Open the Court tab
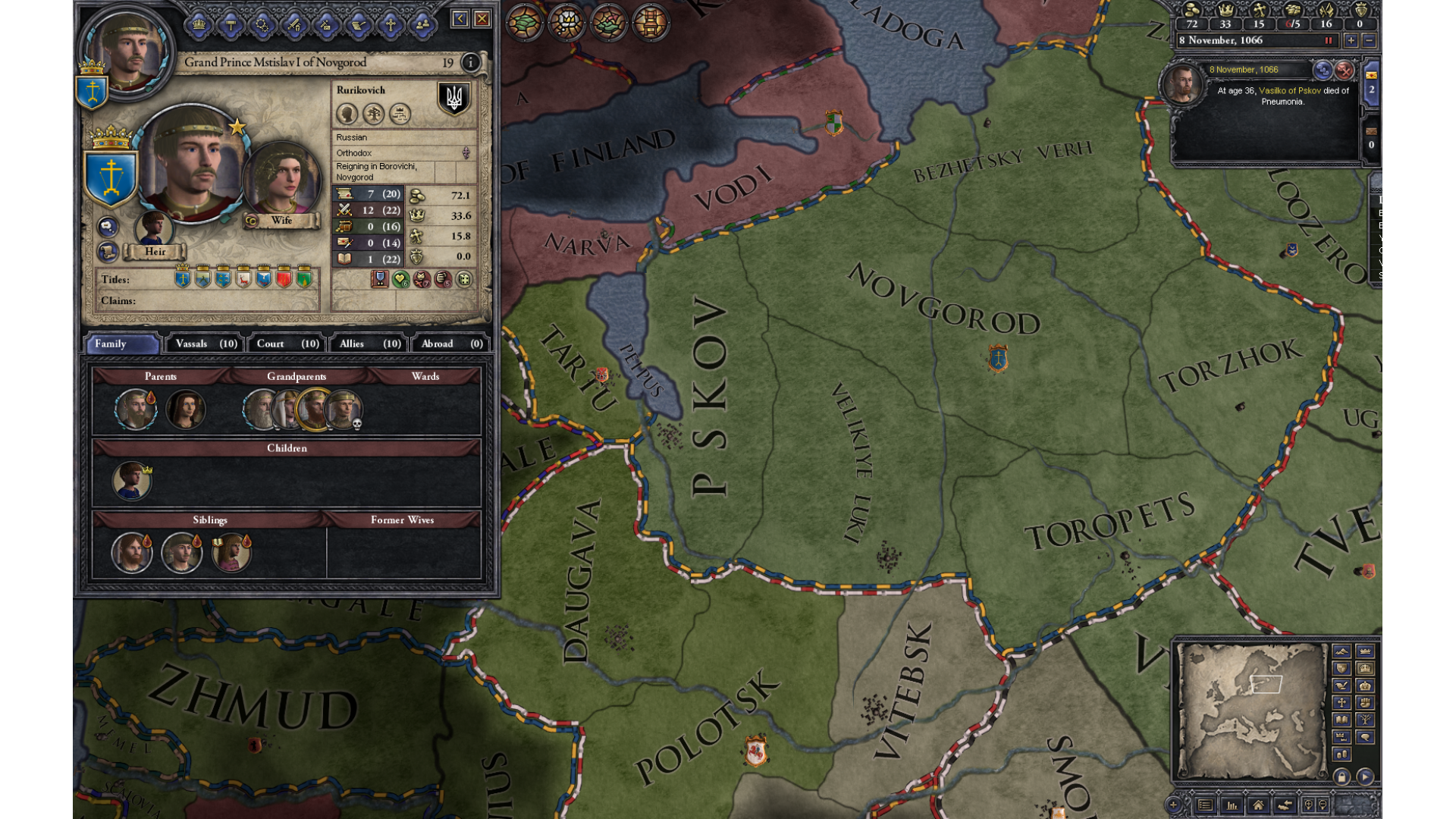This screenshot has height=819, width=1456. [x=287, y=344]
